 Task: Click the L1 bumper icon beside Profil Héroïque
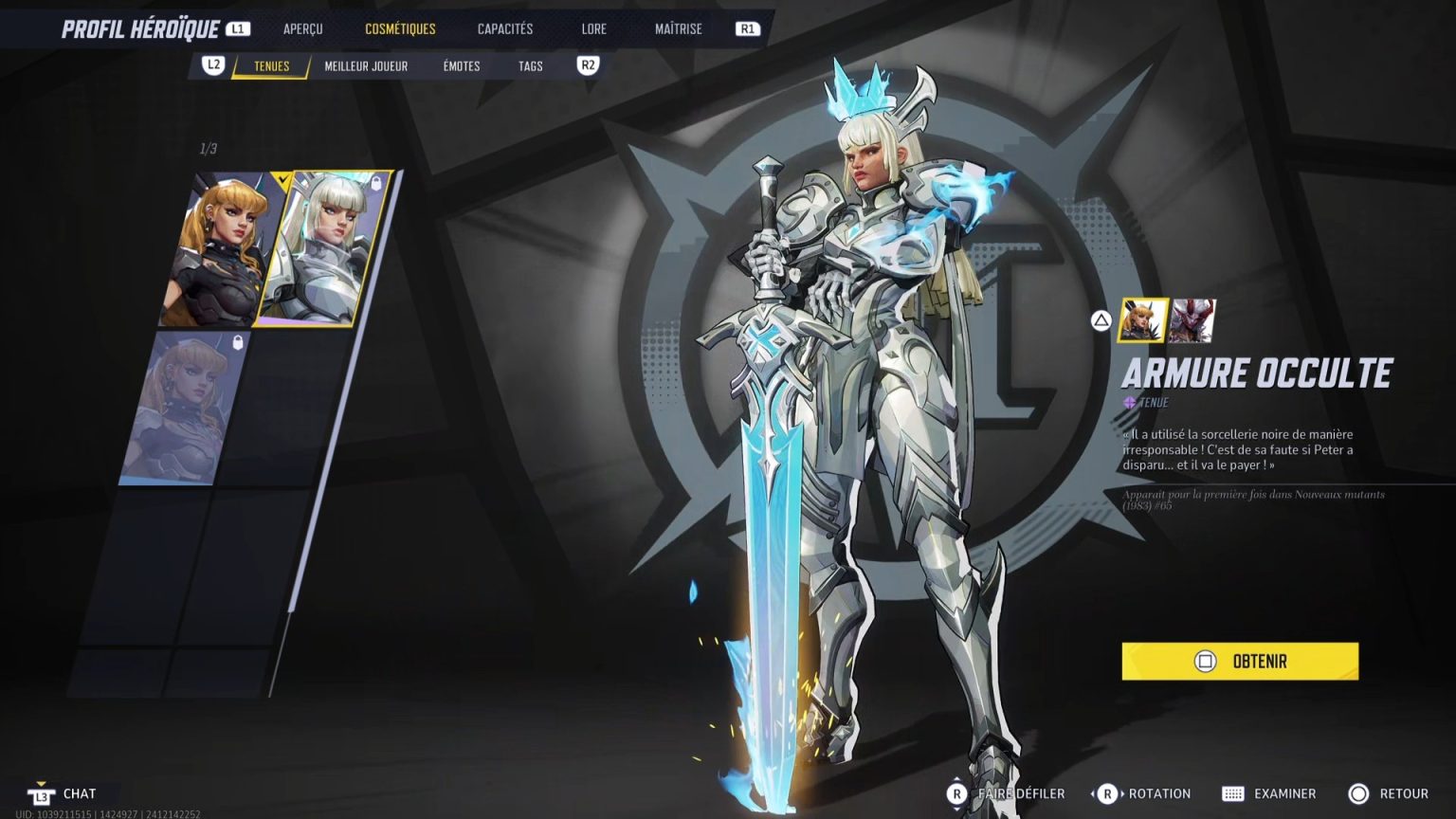pyautogui.click(x=235, y=27)
